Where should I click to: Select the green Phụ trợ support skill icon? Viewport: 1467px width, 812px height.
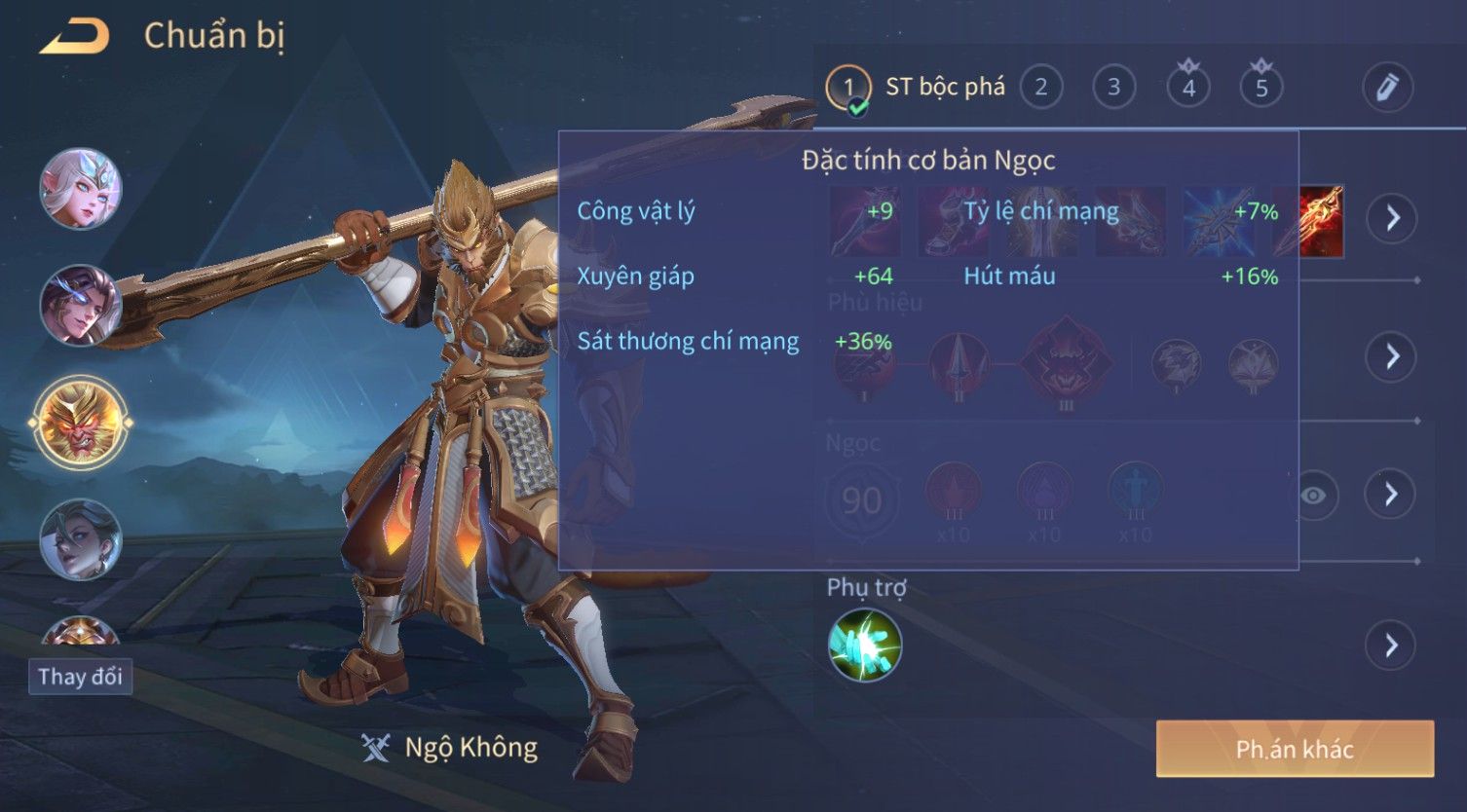[865, 645]
